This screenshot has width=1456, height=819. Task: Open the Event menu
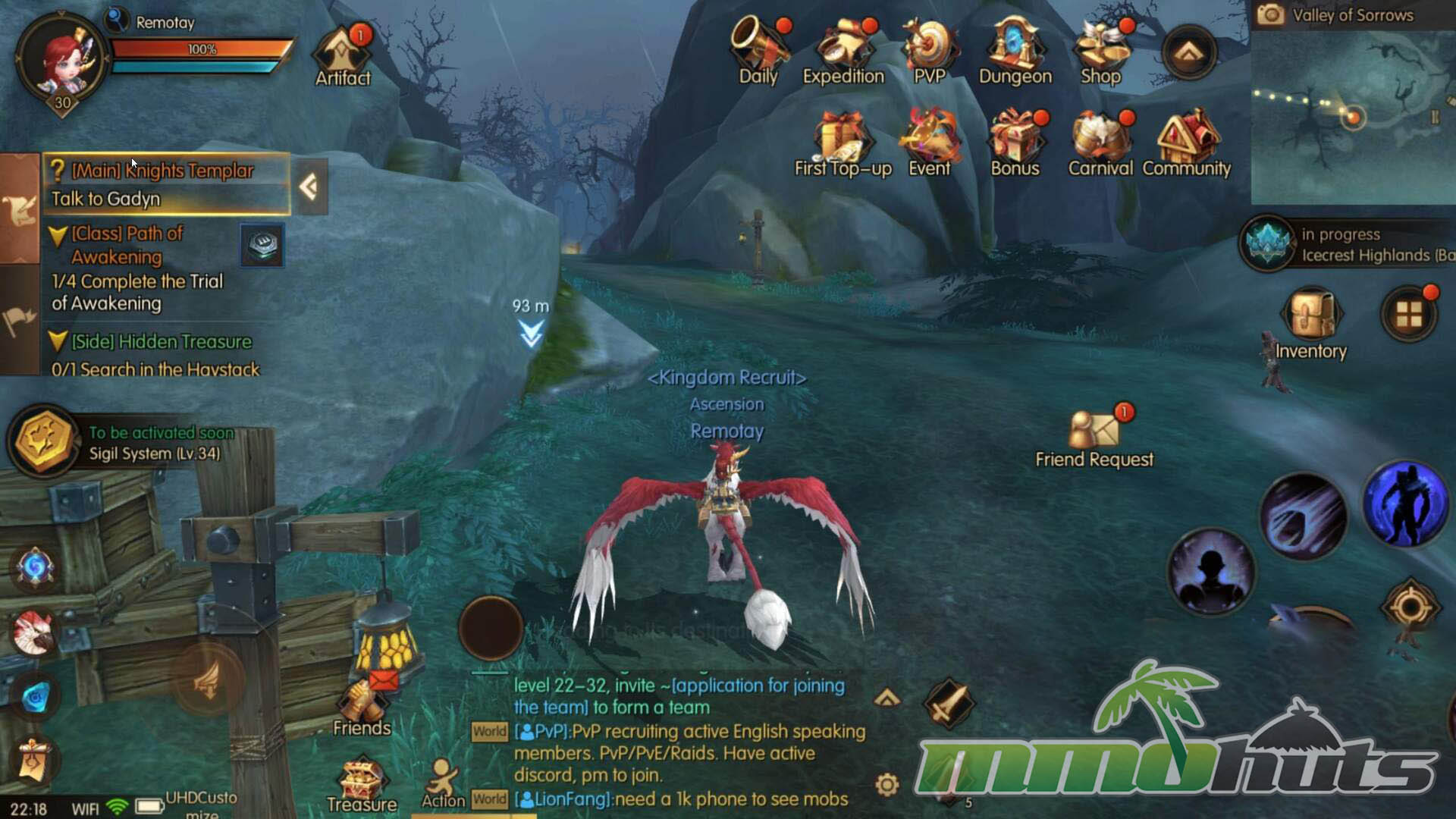tap(930, 143)
